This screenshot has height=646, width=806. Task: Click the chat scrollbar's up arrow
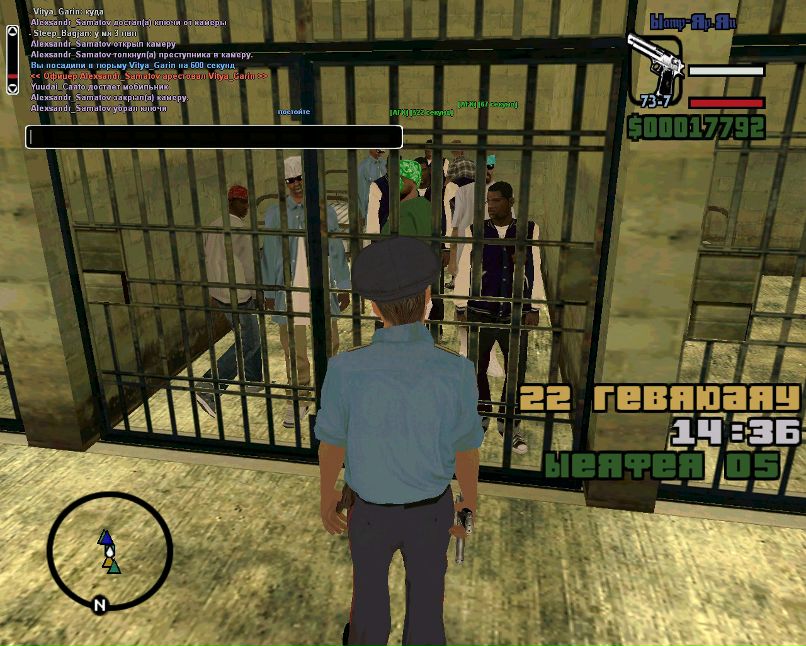(12, 32)
